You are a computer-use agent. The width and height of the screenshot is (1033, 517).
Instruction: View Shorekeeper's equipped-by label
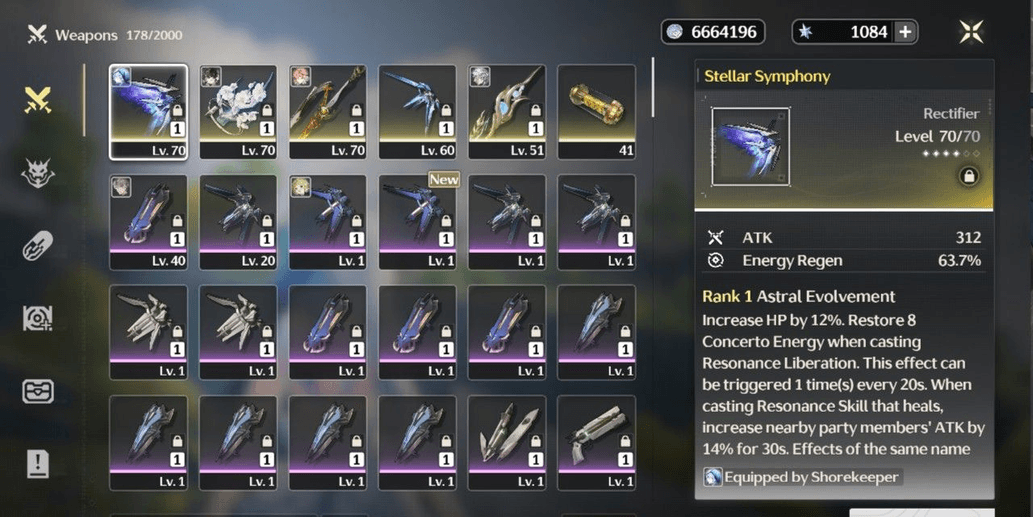802,477
